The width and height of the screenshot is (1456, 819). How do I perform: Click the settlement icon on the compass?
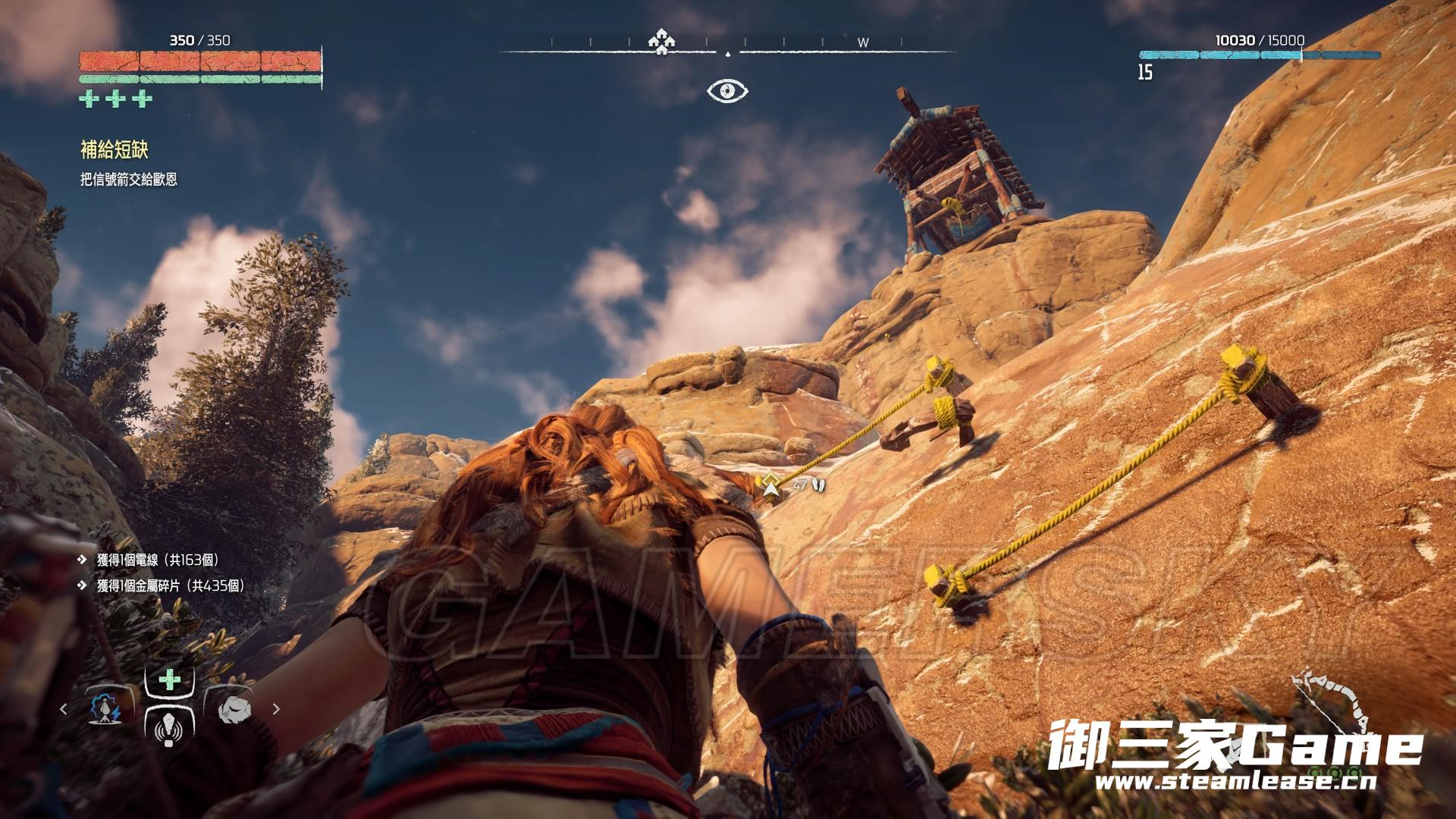pyautogui.click(x=662, y=42)
